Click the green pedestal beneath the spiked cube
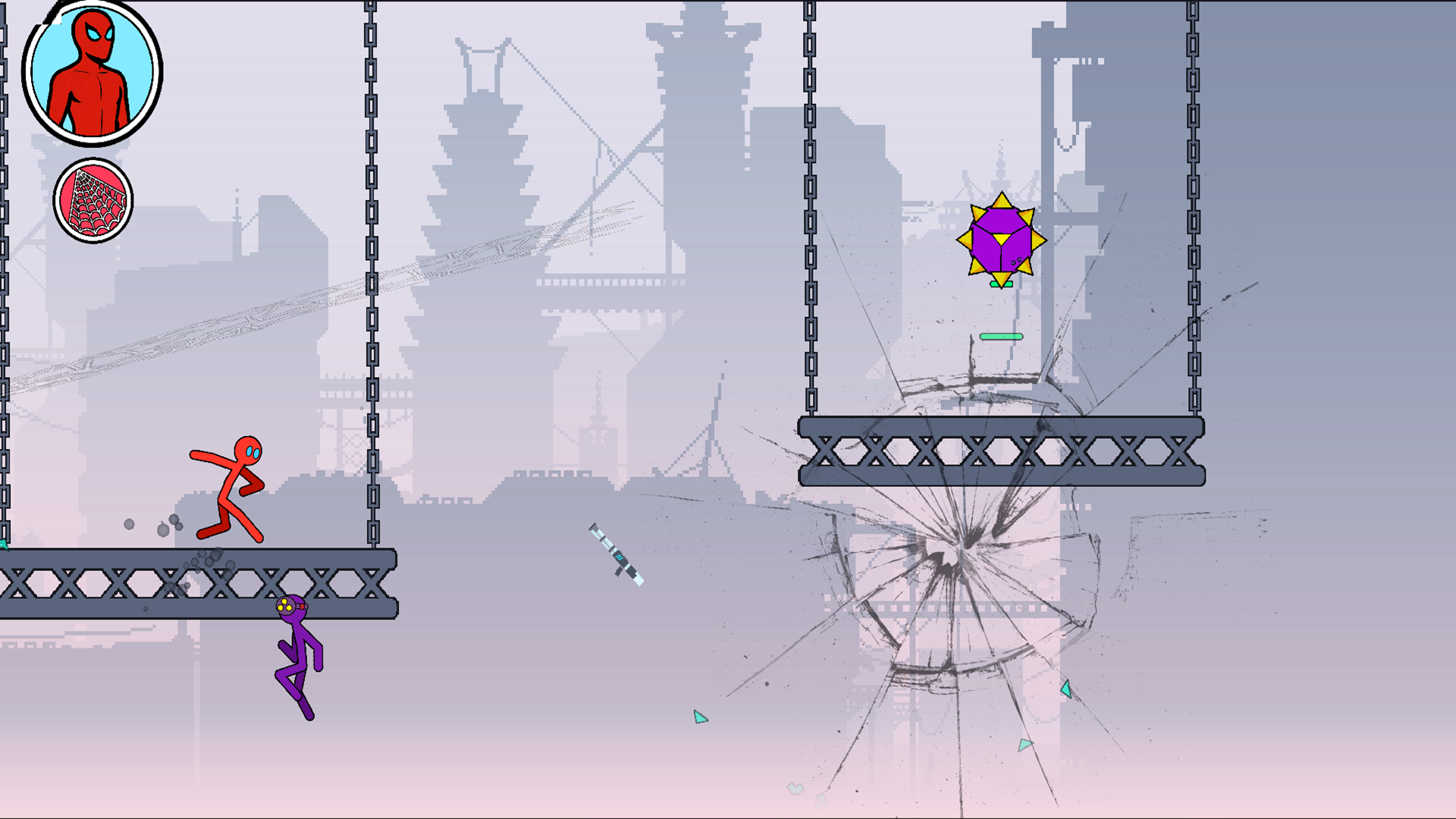Viewport: 1456px width, 819px height. pos(999,284)
